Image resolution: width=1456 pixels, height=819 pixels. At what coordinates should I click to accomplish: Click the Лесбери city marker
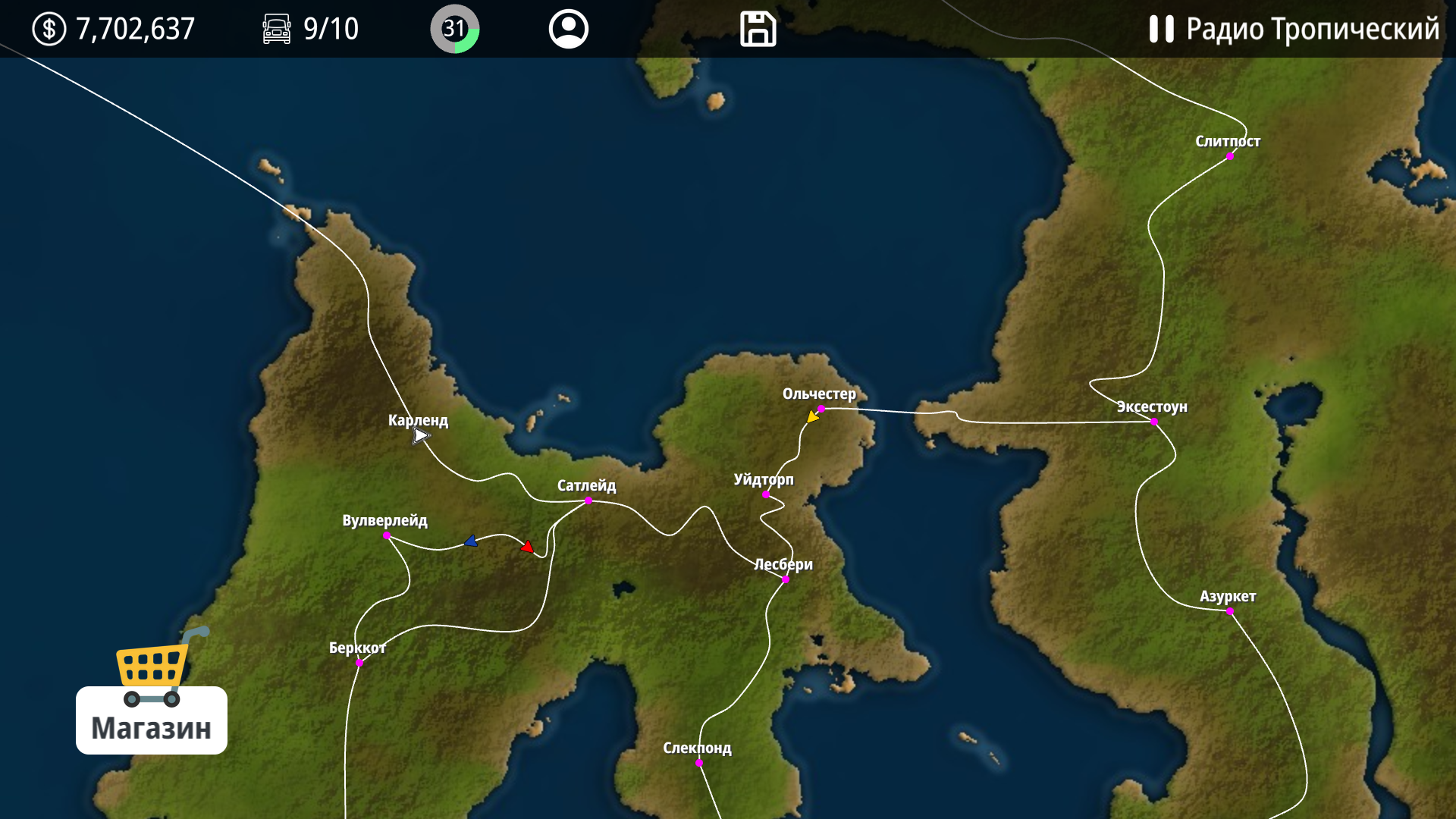coord(785,579)
